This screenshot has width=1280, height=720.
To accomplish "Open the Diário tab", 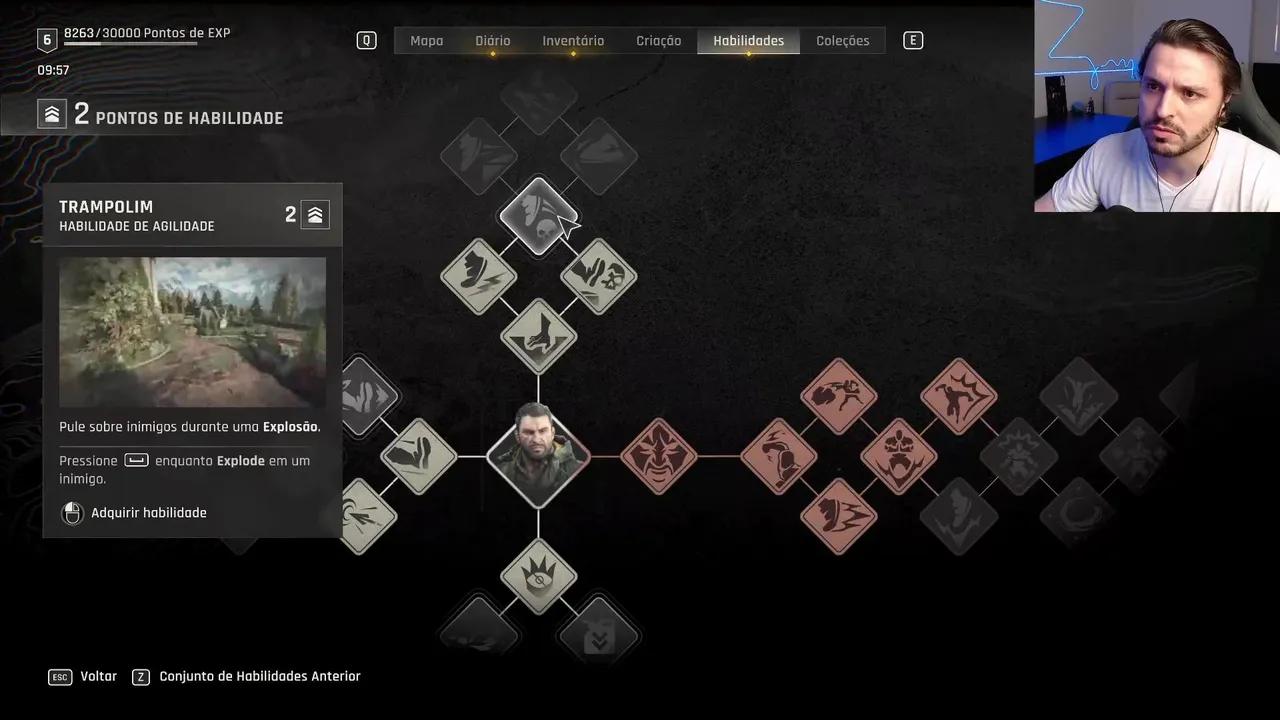I will click(492, 41).
